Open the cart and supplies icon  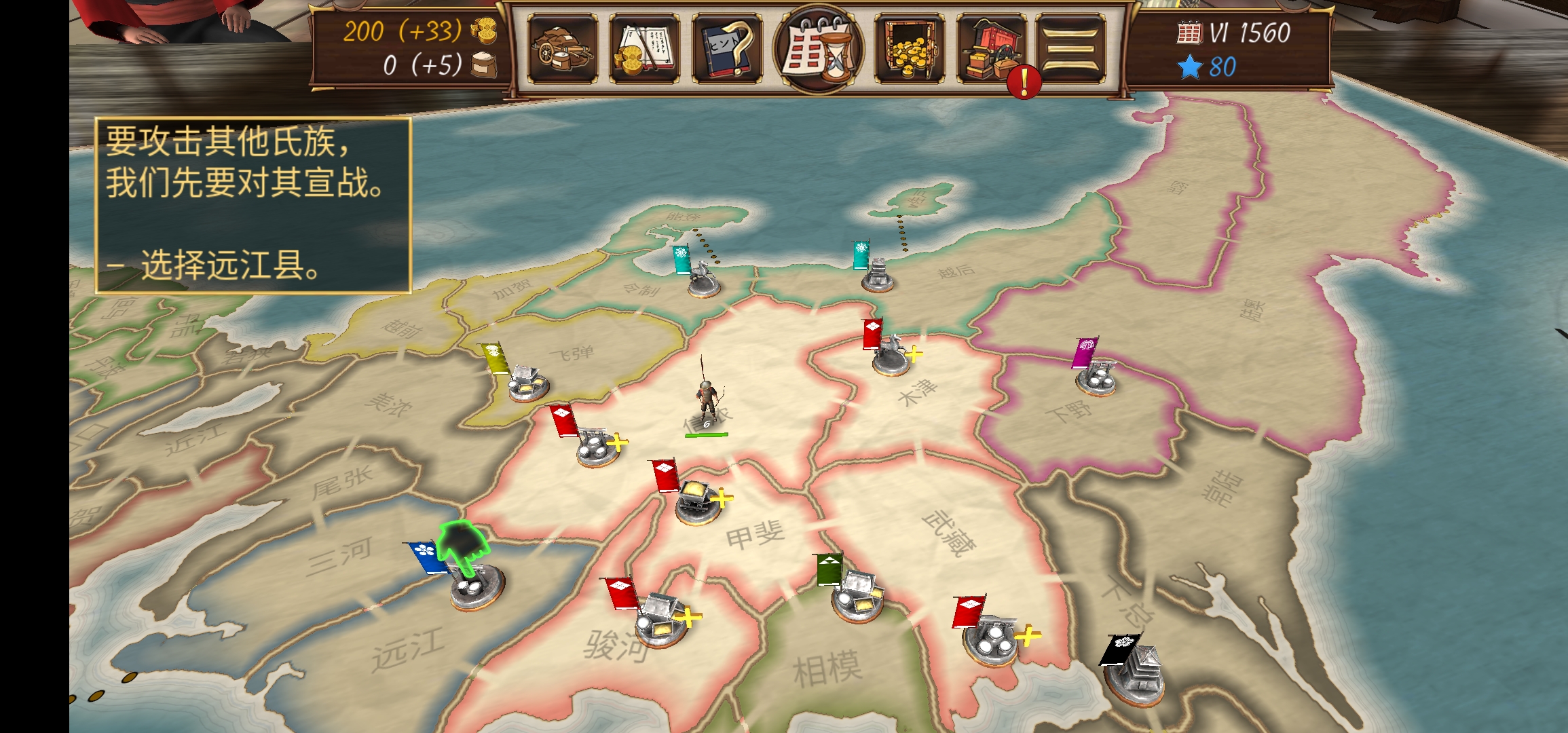pyautogui.click(x=562, y=50)
